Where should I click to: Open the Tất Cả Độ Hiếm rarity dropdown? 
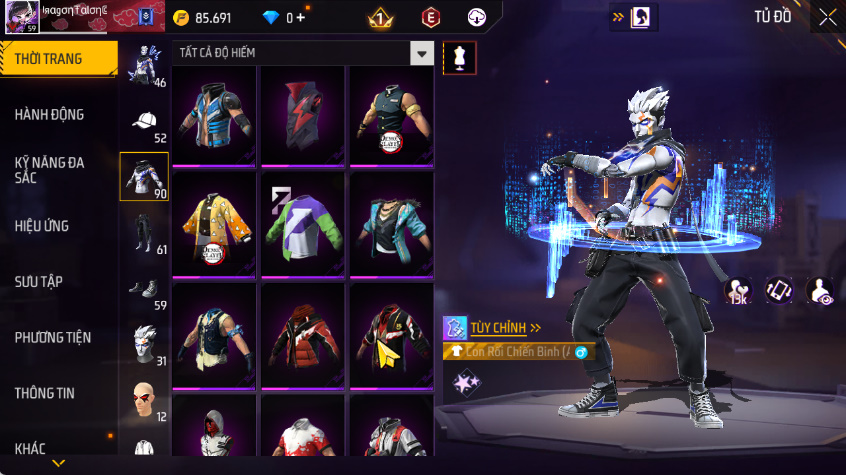click(x=423, y=53)
